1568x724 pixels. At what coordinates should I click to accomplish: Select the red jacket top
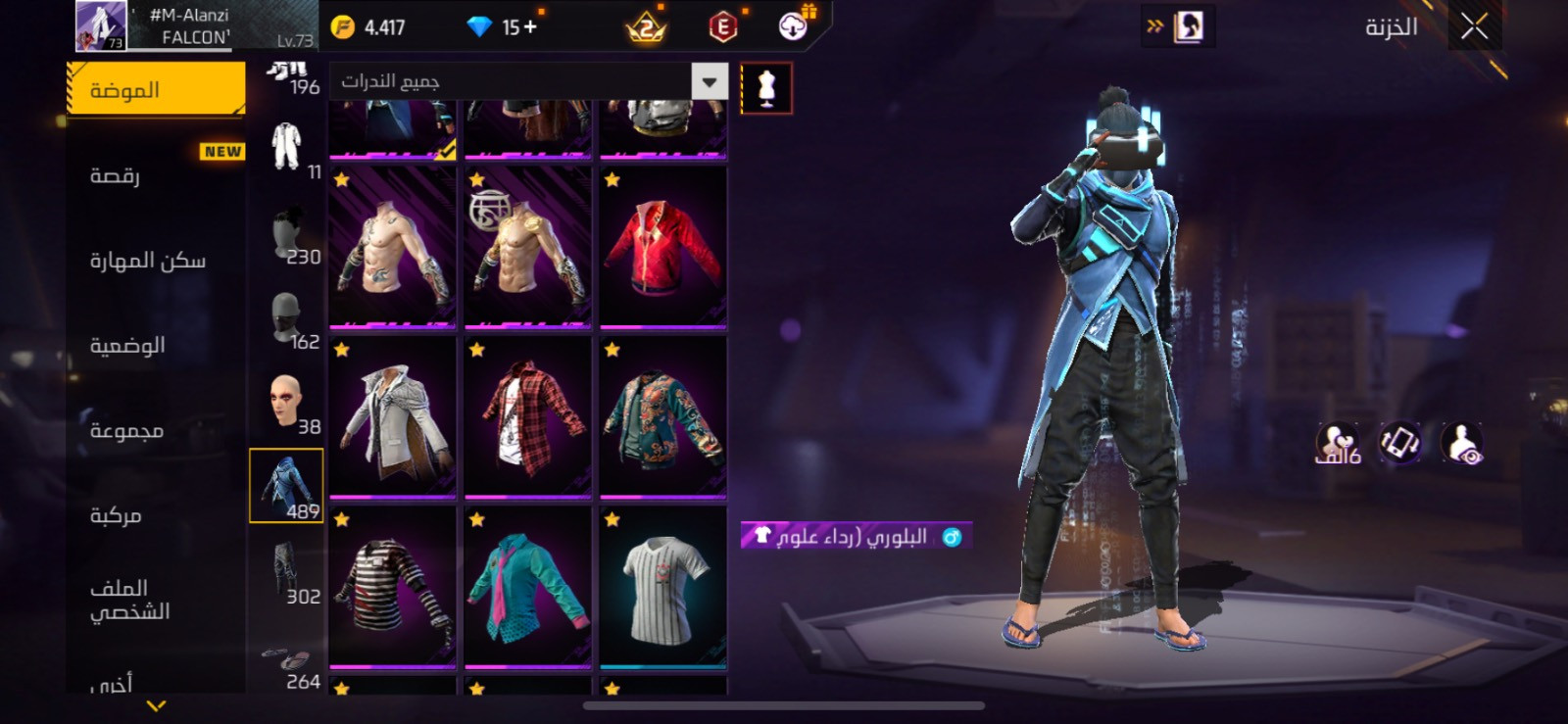click(663, 247)
